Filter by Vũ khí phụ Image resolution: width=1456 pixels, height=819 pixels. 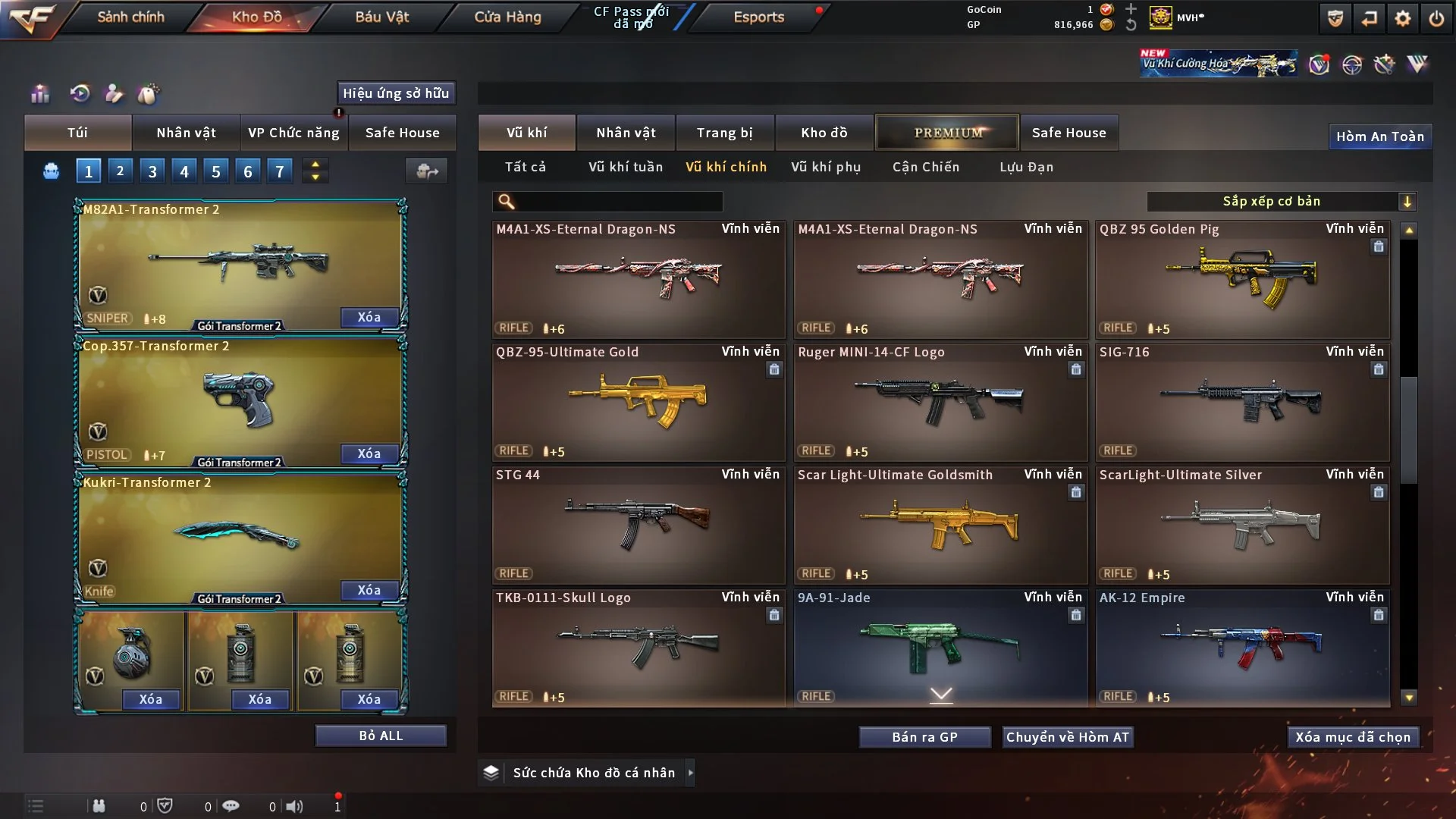pos(825,167)
